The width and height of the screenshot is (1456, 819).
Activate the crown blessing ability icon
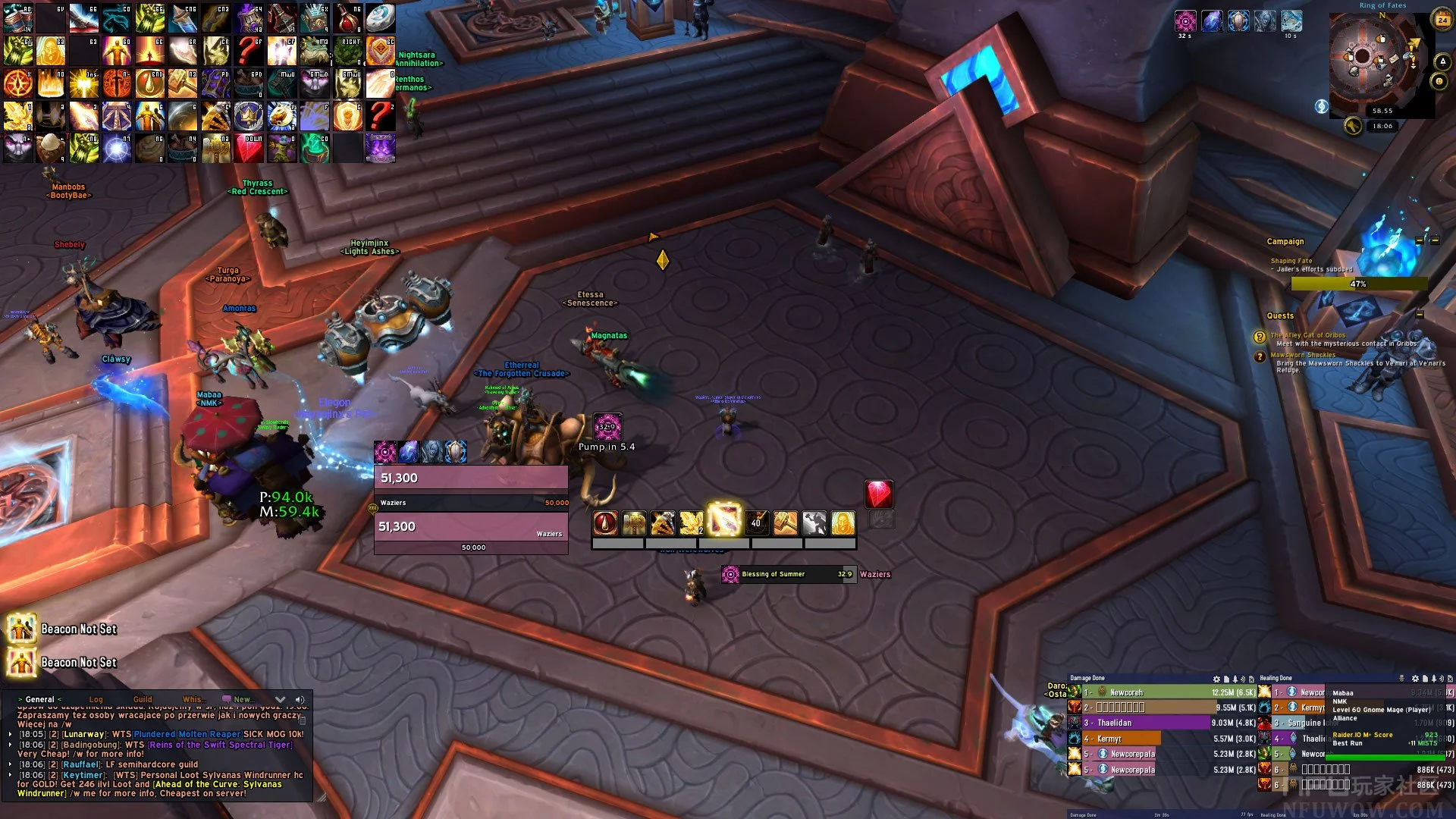coord(249,116)
